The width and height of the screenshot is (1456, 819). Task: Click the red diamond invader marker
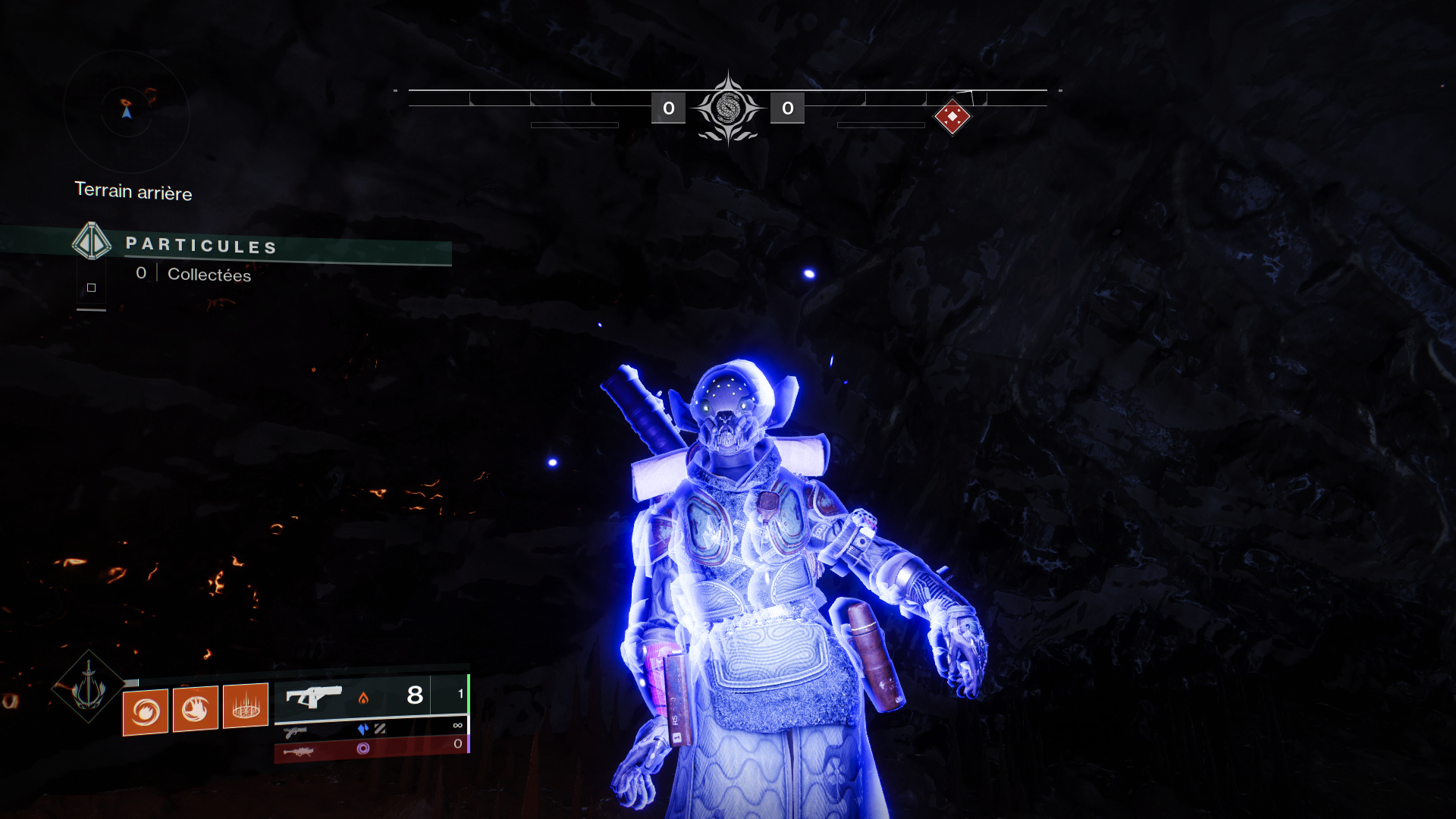click(x=952, y=117)
